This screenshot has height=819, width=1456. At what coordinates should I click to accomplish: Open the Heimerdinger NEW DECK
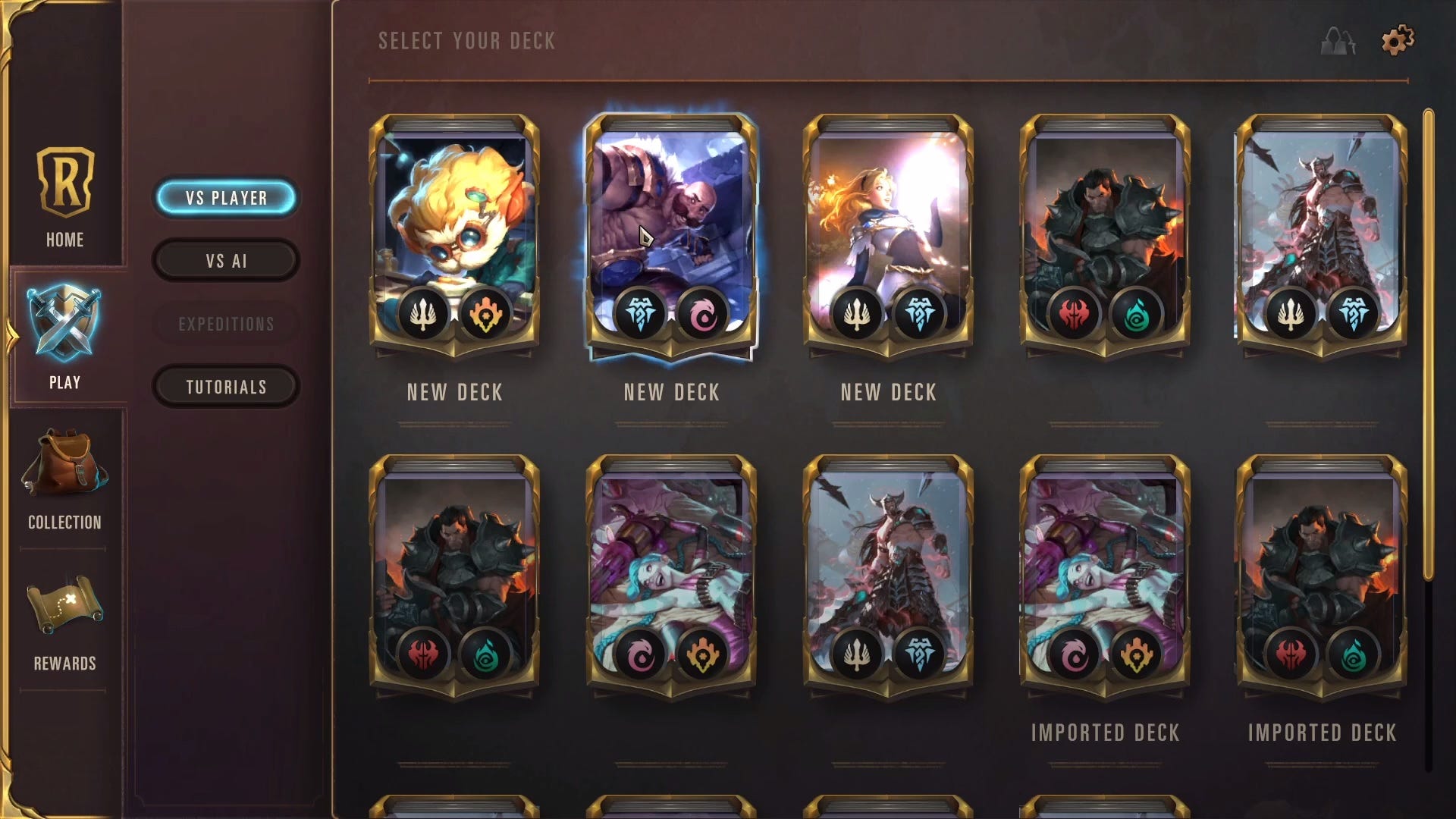tap(455, 227)
